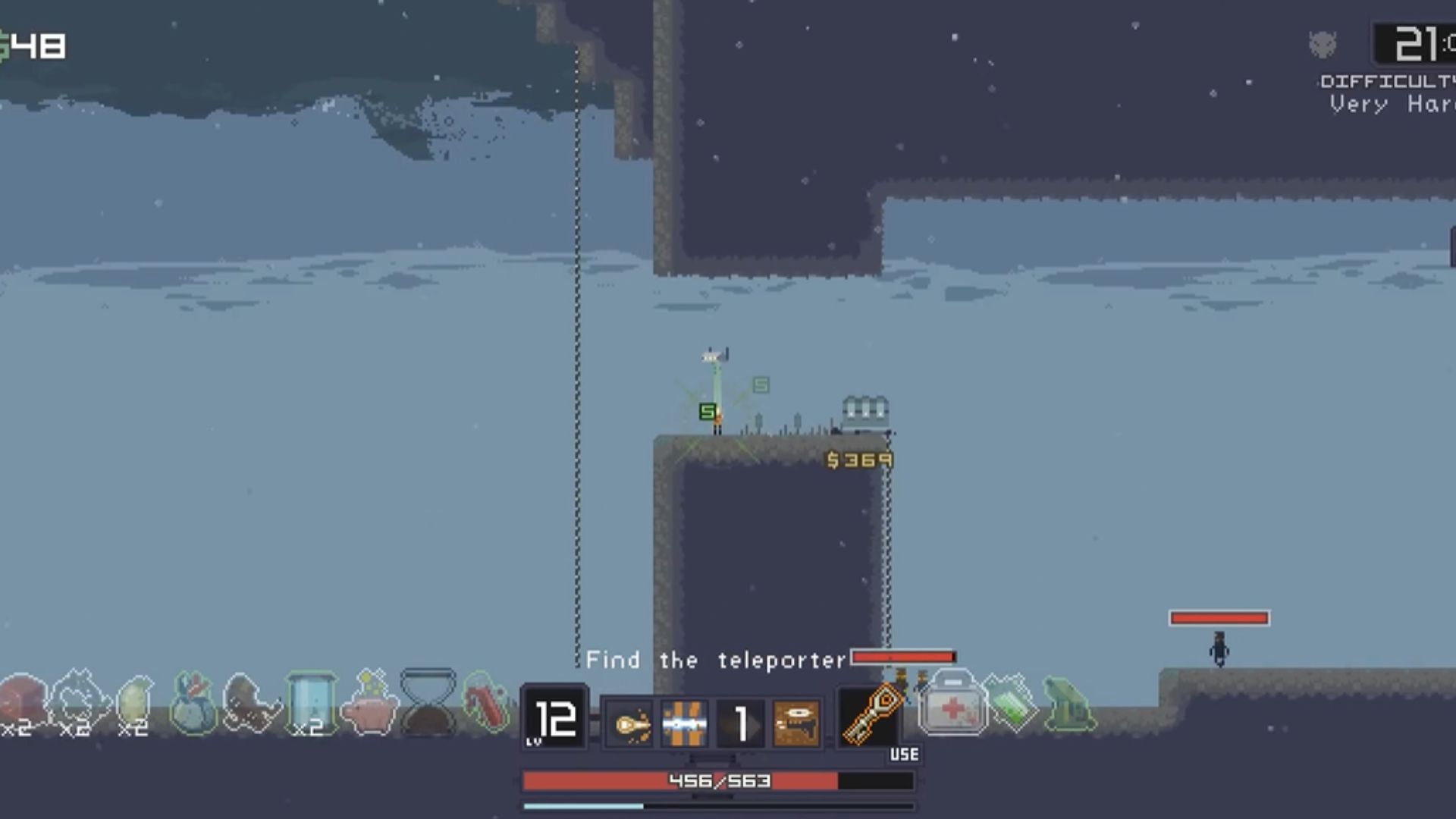The width and height of the screenshot is (1456, 819).
Task: Select the dive skill on cooldown
Action: click(740, 724)
